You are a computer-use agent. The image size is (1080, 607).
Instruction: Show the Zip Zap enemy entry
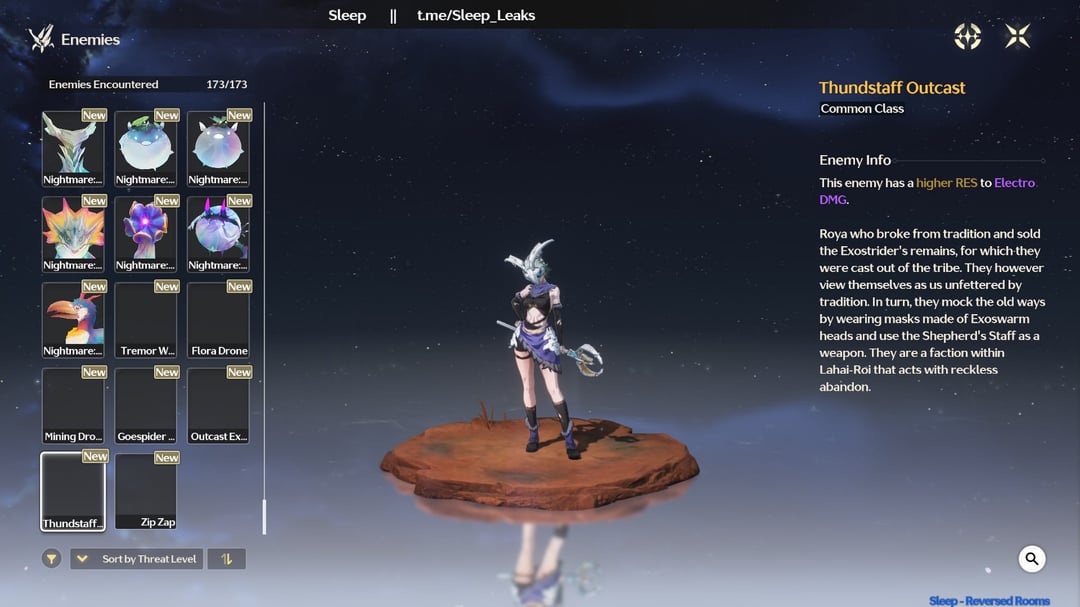pos(146,491)
